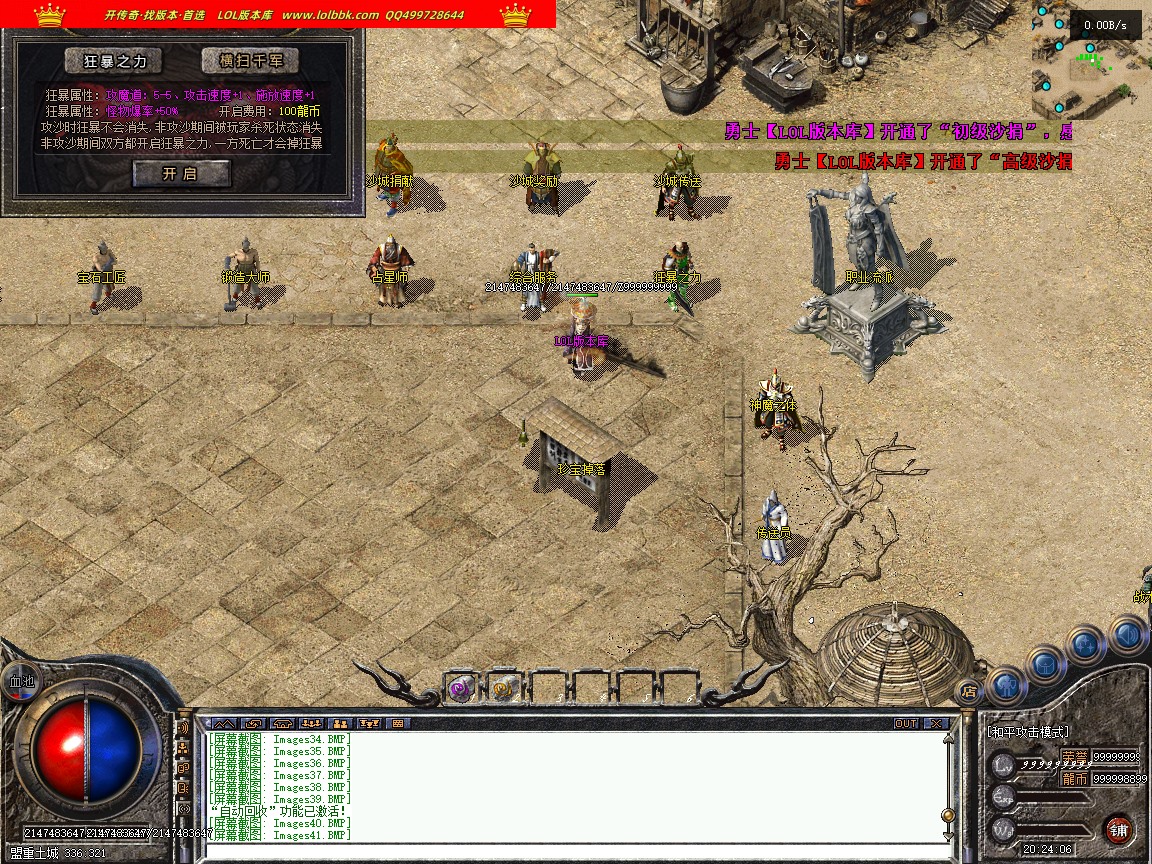This screenshot has width=1152, height=864.
Task: Open the character equipment round icon
Action: [x=1006, y=687]
